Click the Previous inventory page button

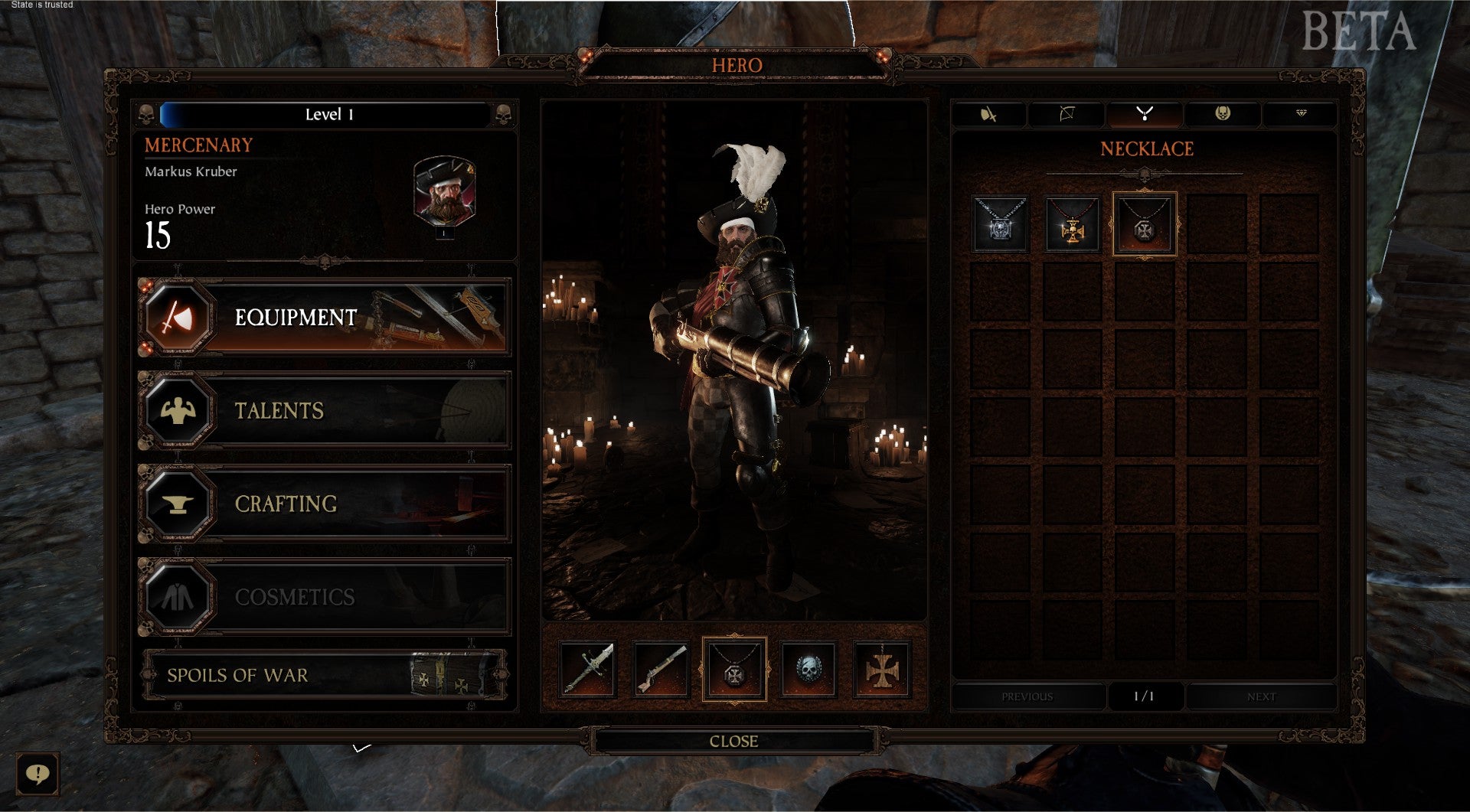coord(1027,696)
